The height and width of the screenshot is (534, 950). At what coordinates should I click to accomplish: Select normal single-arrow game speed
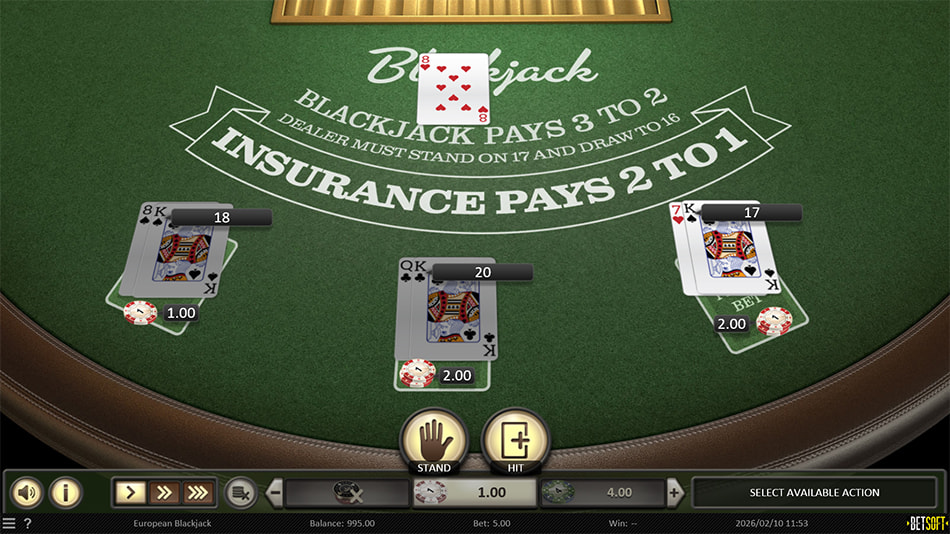point(131,492)
